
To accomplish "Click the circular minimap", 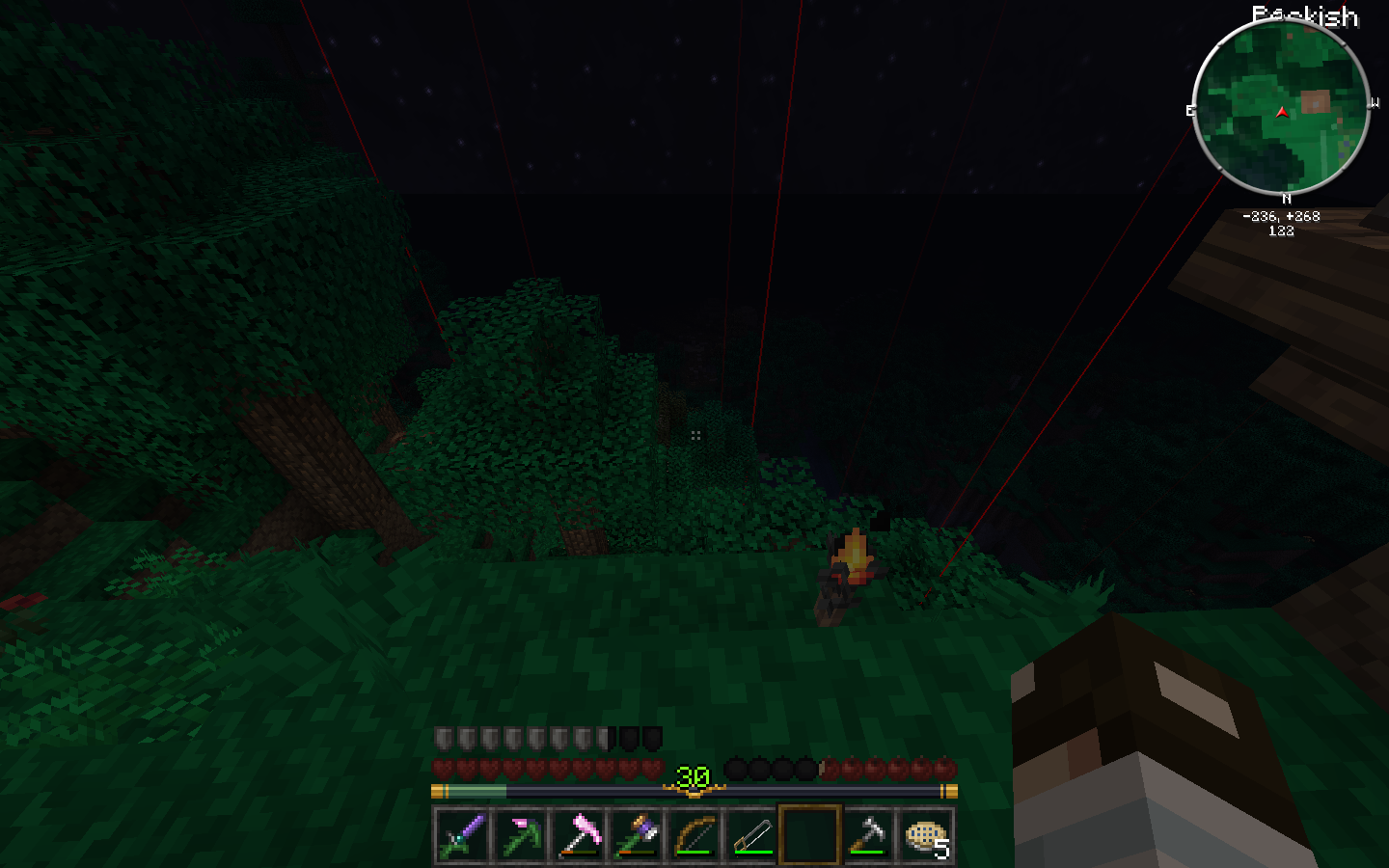I will tap(1281, 107).
